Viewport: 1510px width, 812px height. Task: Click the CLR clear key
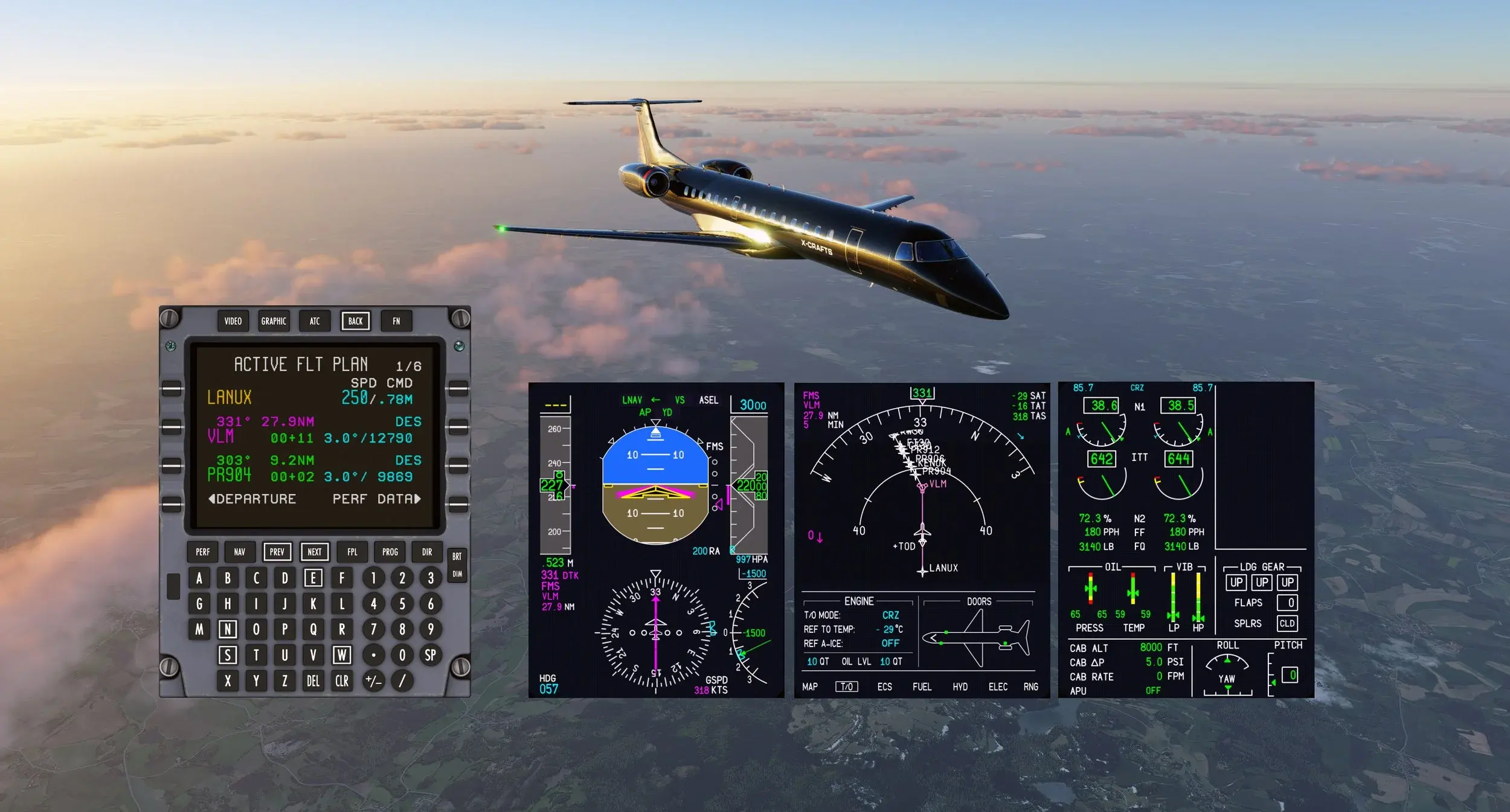click(342, 681)
